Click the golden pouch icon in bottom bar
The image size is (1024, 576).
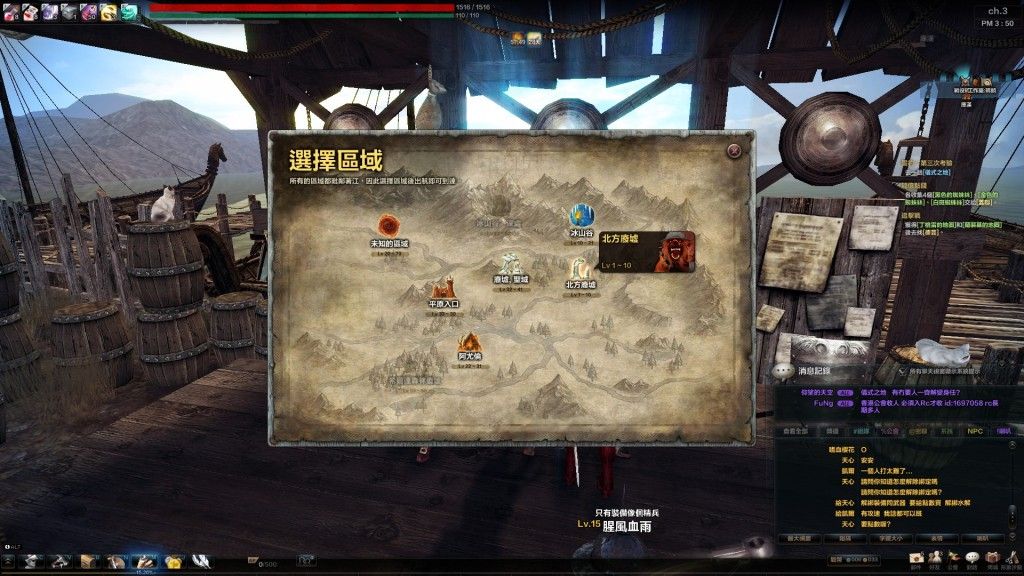pos(173,561)
